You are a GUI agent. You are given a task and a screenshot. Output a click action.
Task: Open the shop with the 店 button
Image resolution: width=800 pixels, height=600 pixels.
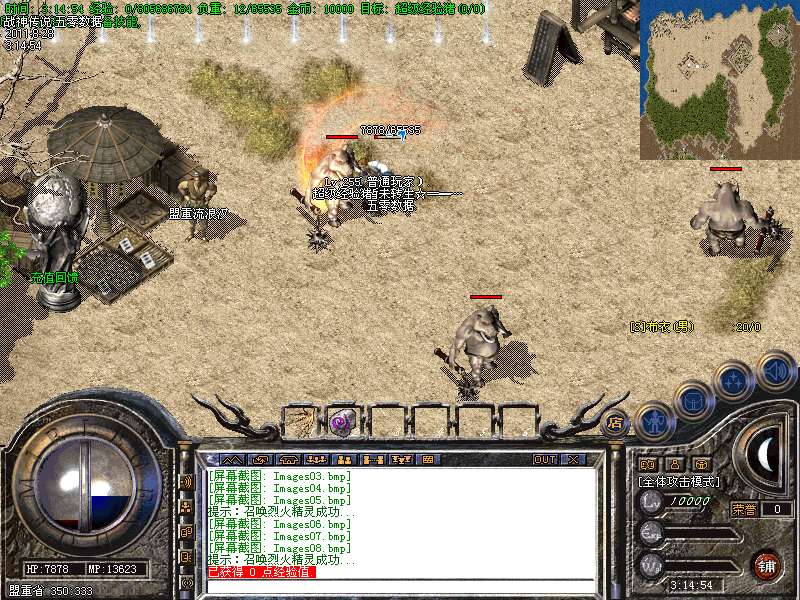(x=615, y=422)
